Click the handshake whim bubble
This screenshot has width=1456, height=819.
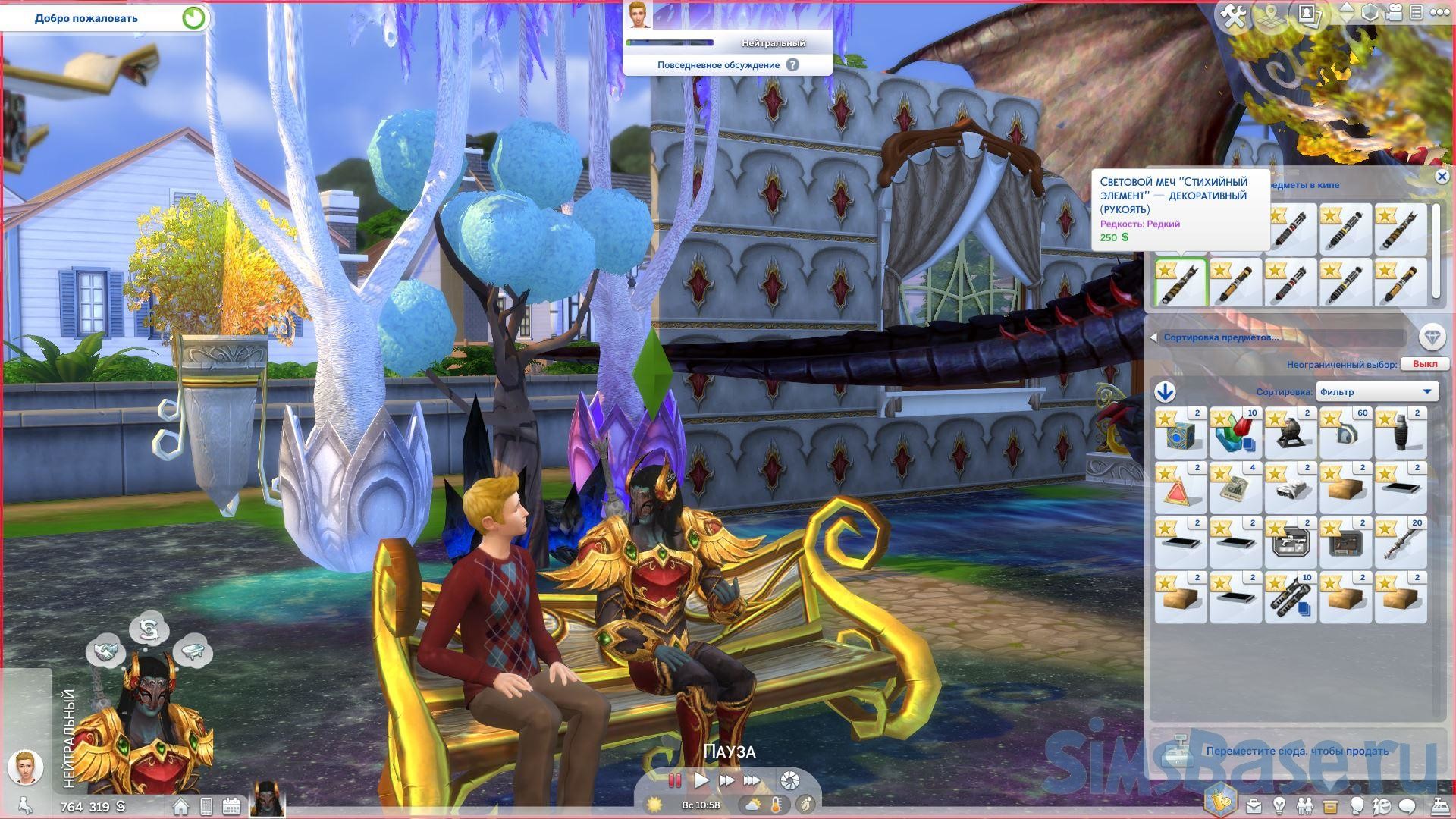point(105,652)
